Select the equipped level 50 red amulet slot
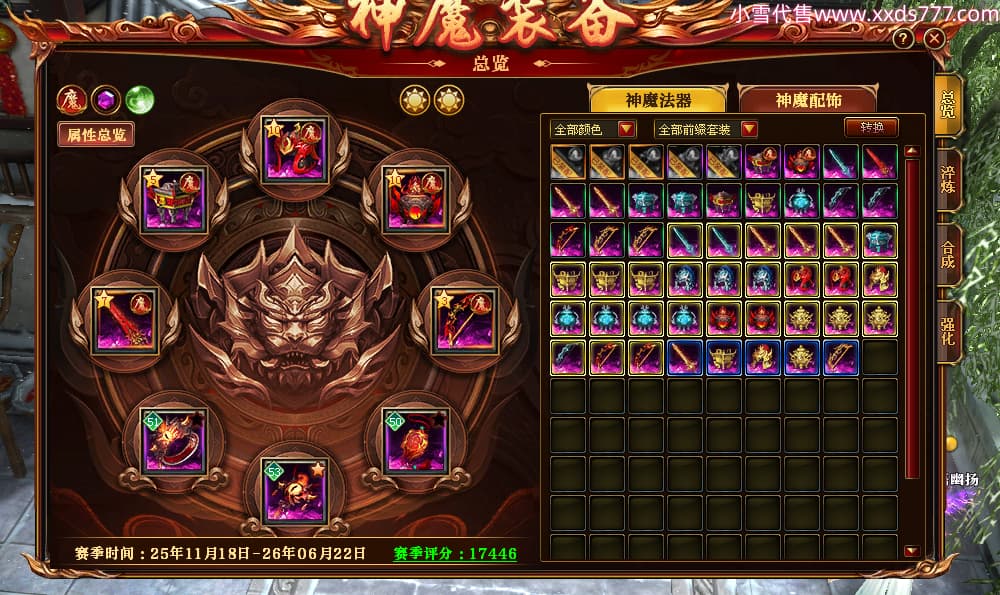The height and width of the screenshot is (595, 1000). (416, 441)
